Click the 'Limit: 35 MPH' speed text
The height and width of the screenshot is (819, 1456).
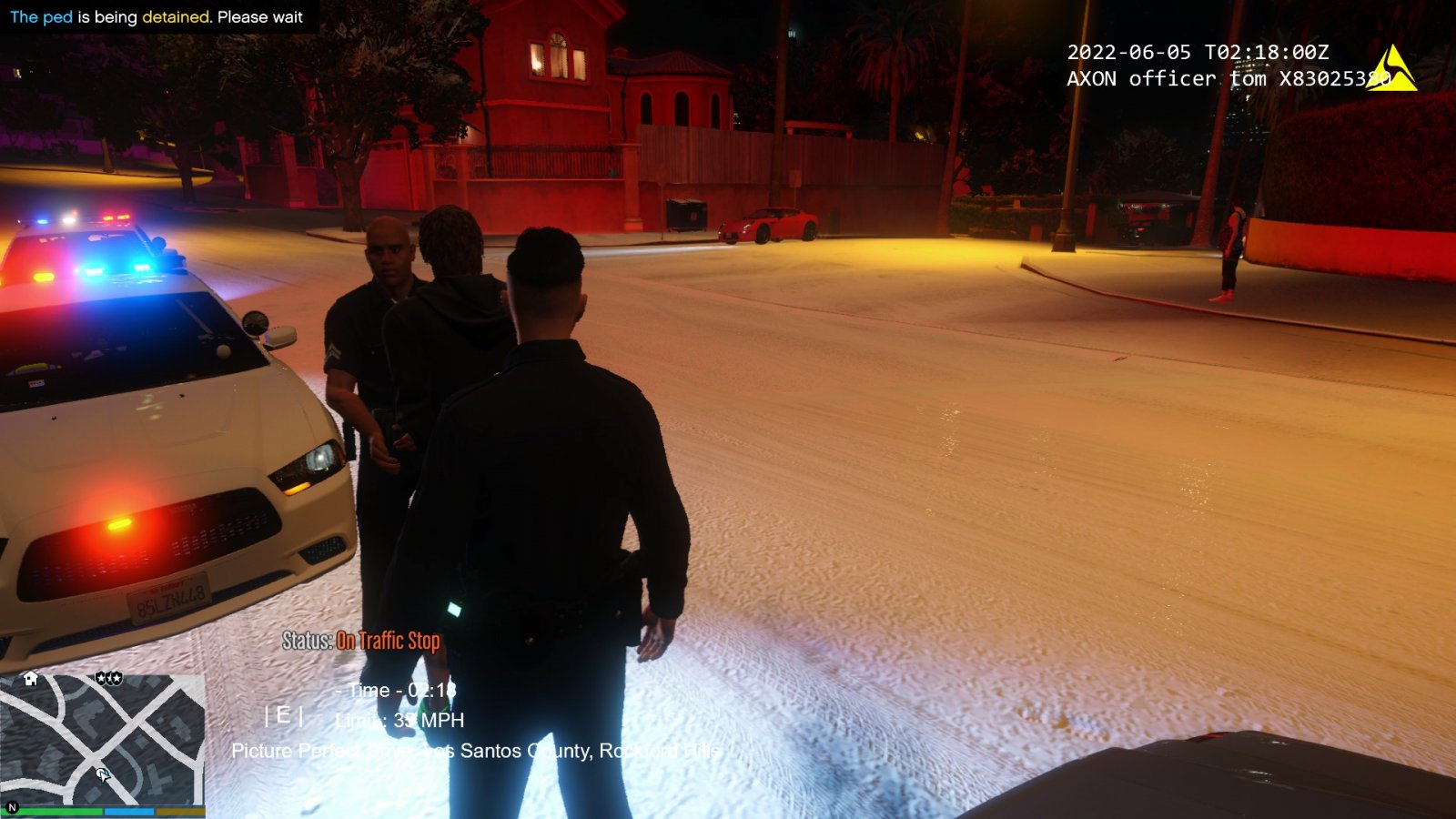(400, 720)
